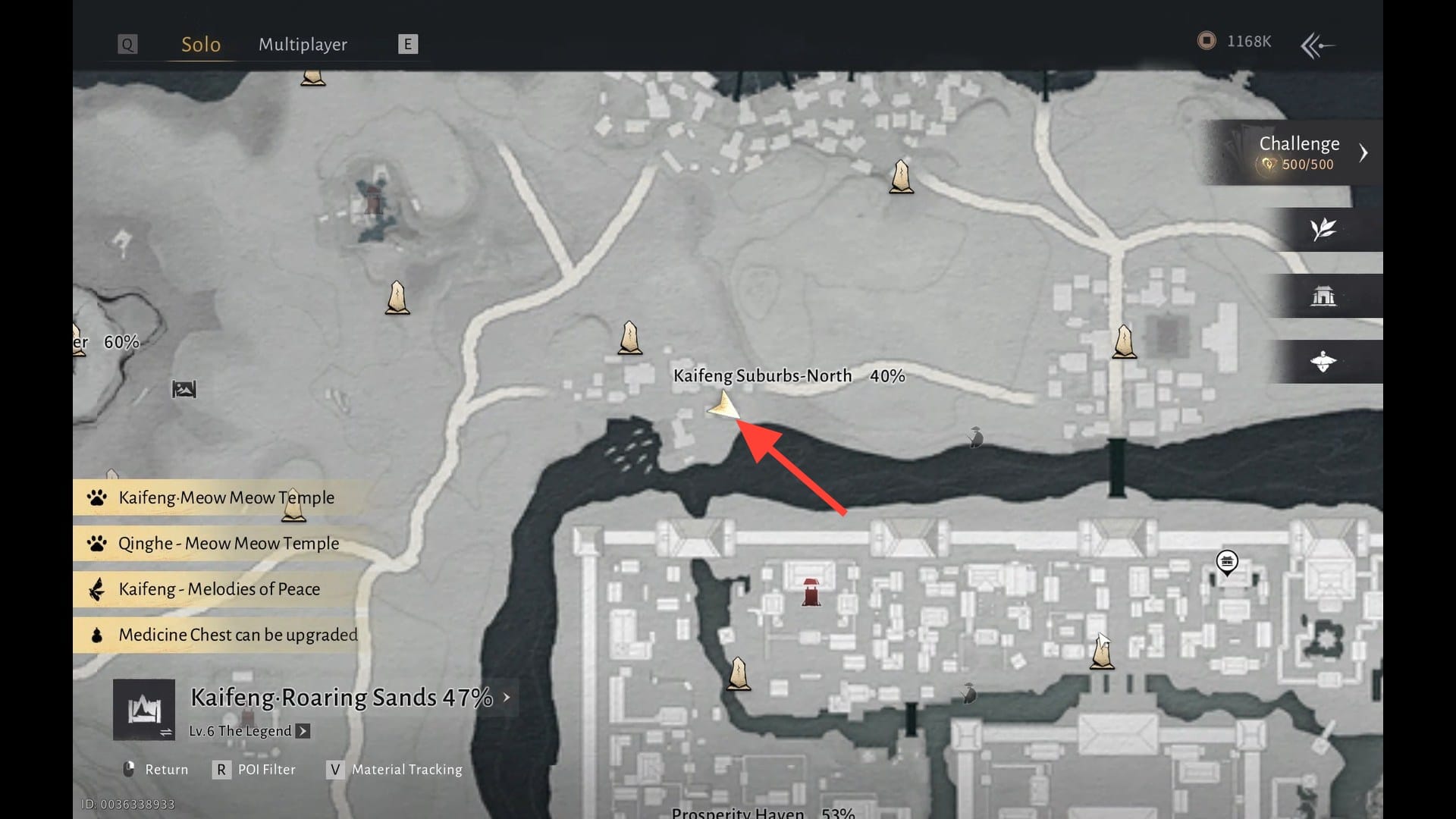Select the speech-bubble shop marker on map
This screenshot has width=1456, height=819.
tap(1227, 562)
